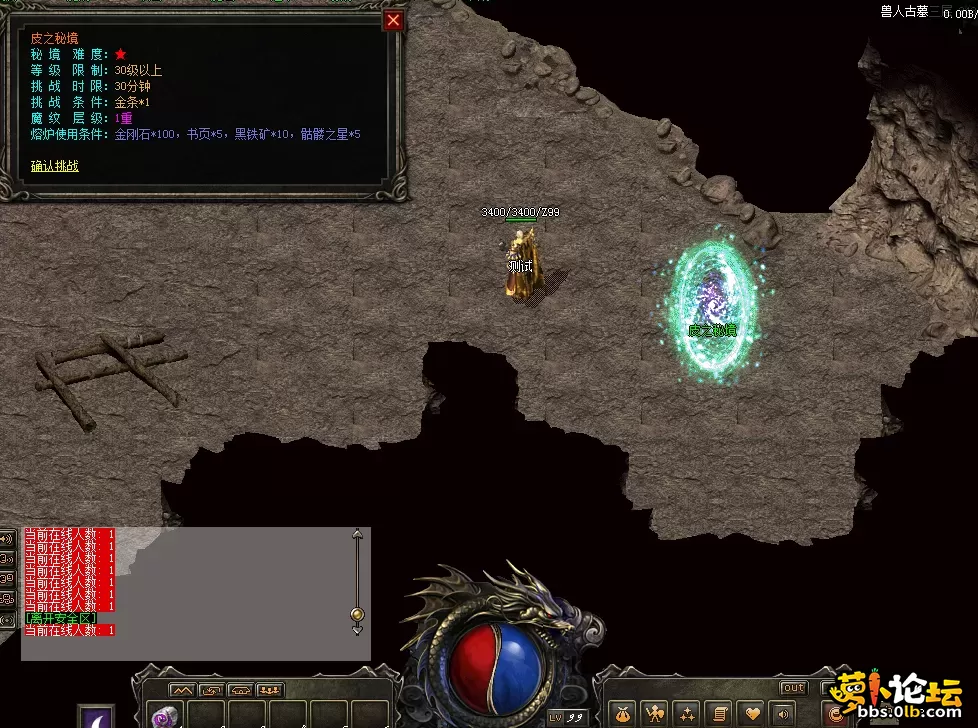Click the chat scroll up arrow

358,534
